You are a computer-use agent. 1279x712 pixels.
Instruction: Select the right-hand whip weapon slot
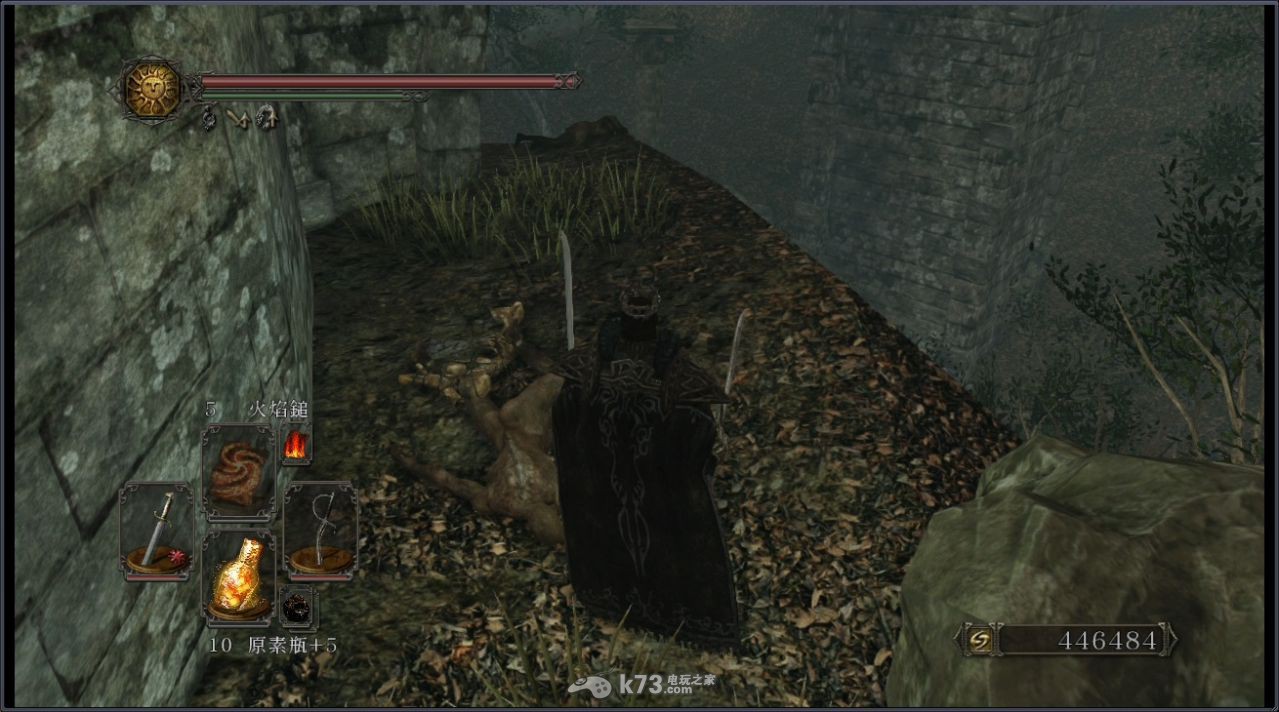(x=320, y=529)
